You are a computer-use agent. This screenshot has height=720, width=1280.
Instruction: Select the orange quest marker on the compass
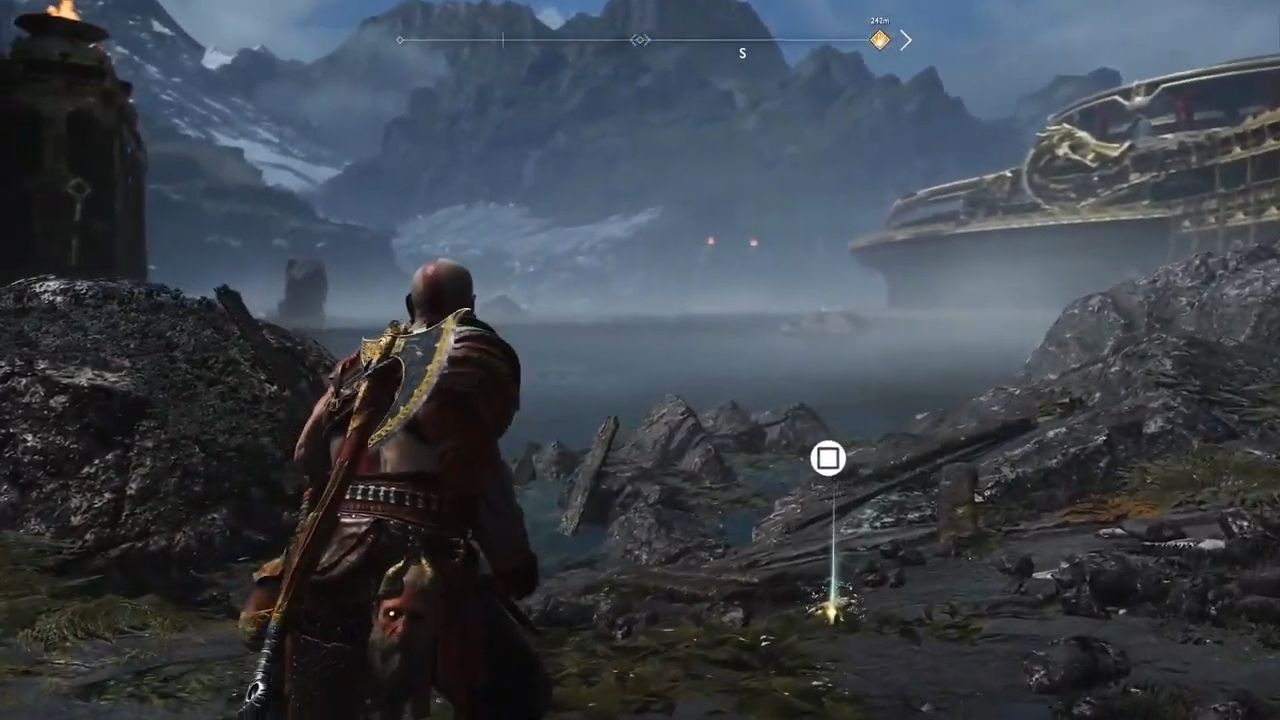tap(879, 40)
